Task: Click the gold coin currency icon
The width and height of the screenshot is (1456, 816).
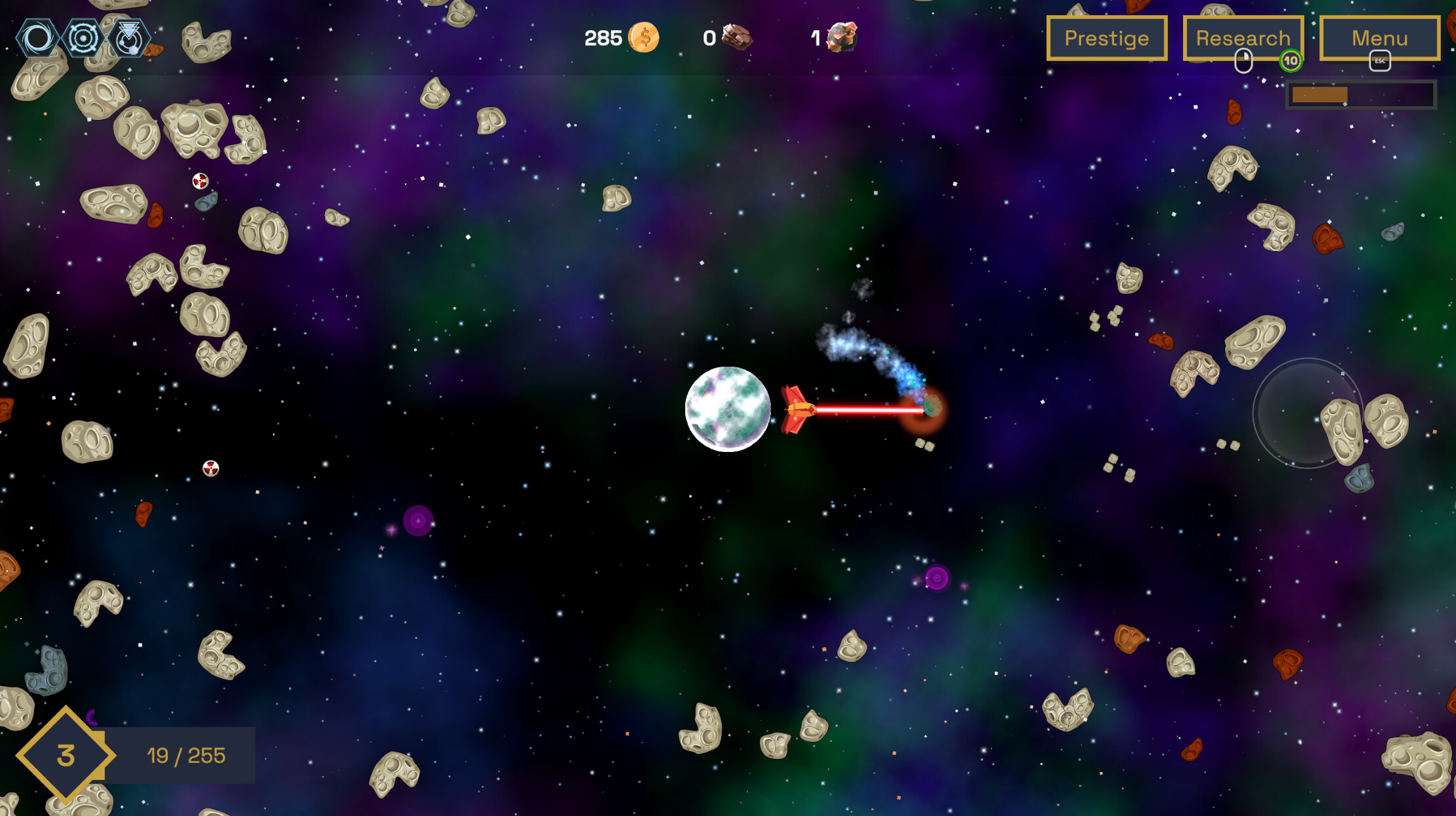Action: click(644, 37)
